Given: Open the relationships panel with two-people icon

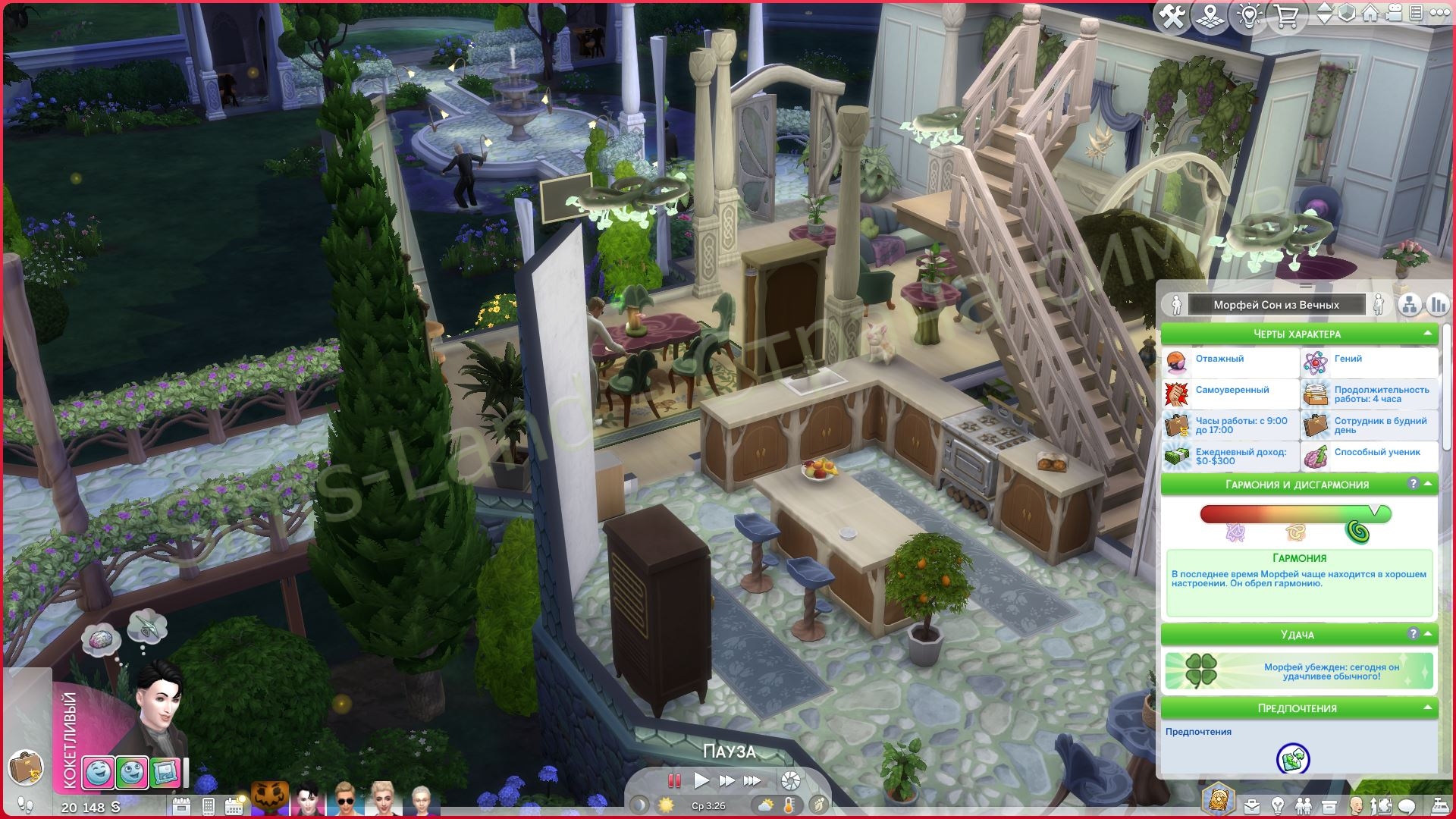Looking at the screenshot, I should pyautogui.click(x=1303, y=805).
